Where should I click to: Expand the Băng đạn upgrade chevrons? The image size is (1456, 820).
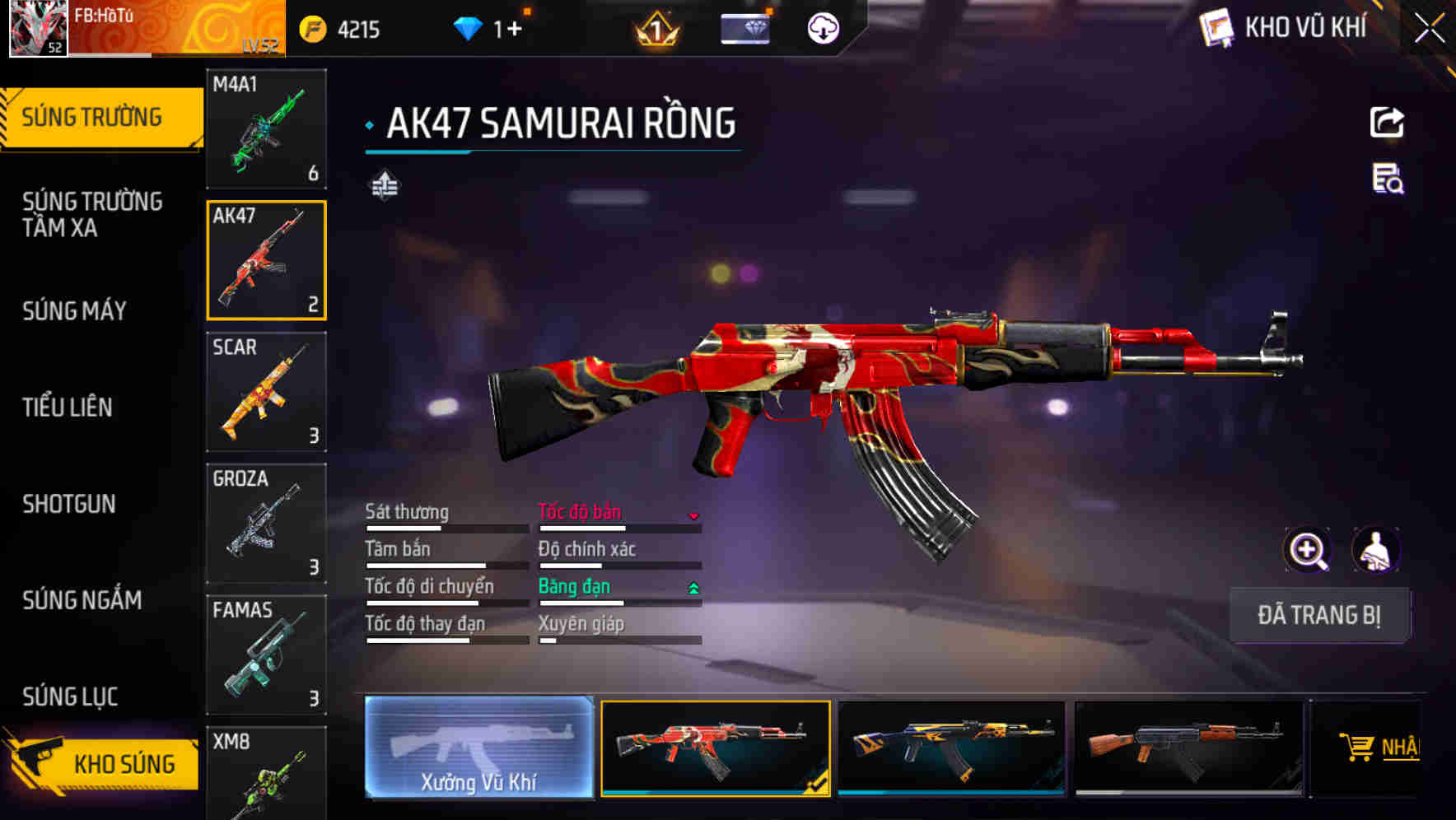click(693, 588)
